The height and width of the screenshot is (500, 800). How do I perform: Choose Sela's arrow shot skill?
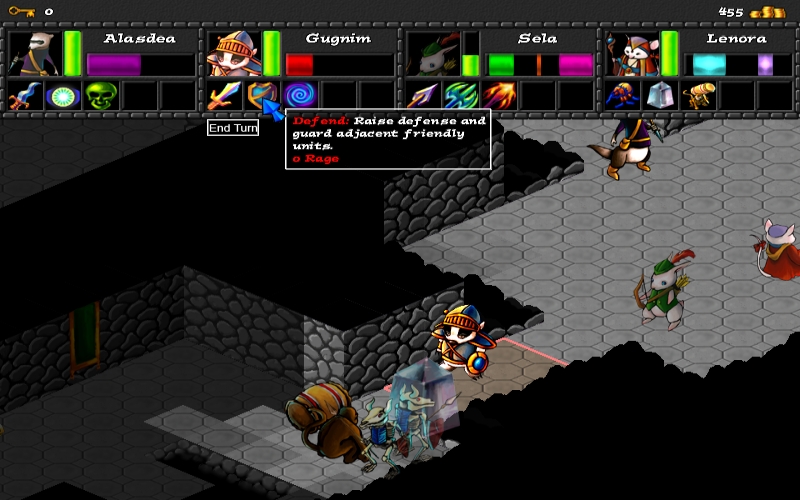pyautogui.click(x=421, y=96)
